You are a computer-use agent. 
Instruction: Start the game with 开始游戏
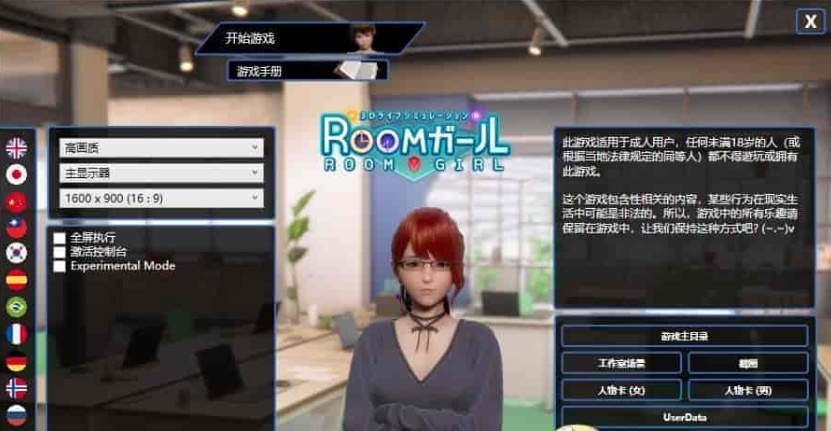pos(300,39)
